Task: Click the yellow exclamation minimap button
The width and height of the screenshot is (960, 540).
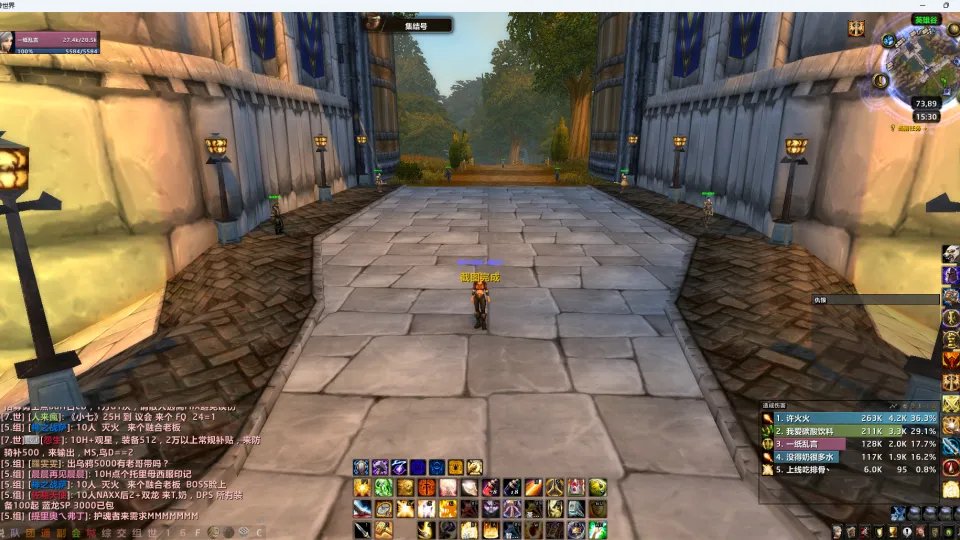Action: 881,81
